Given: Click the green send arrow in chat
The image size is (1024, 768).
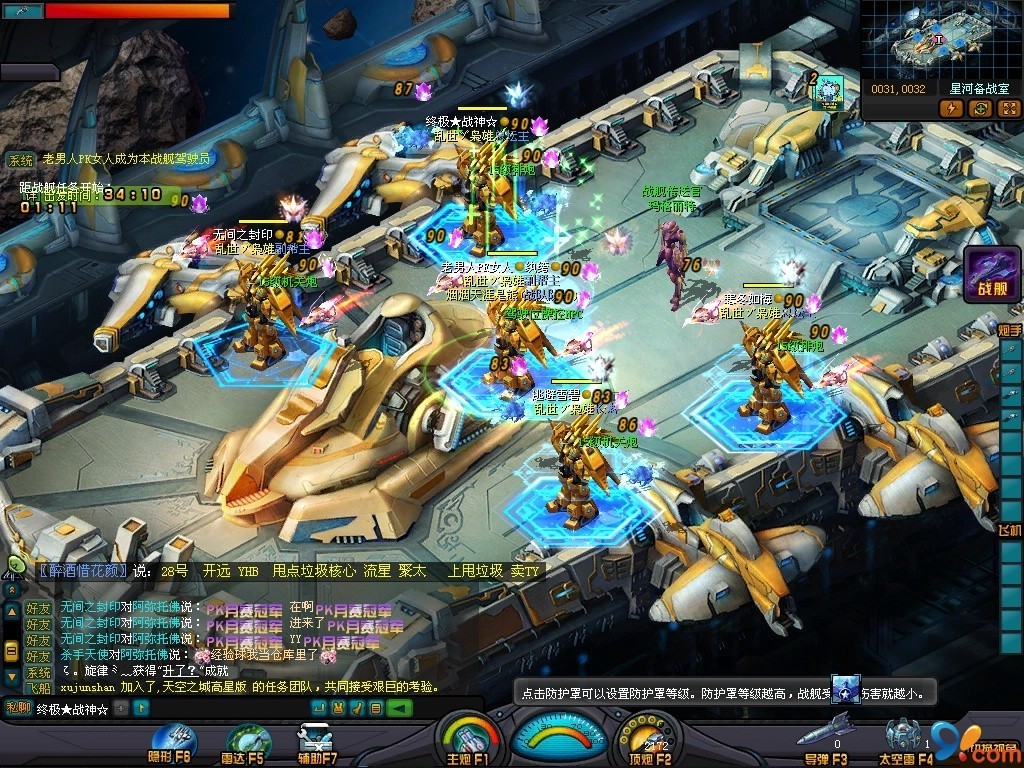Looking at the screenshot, I should click(401, 708).
